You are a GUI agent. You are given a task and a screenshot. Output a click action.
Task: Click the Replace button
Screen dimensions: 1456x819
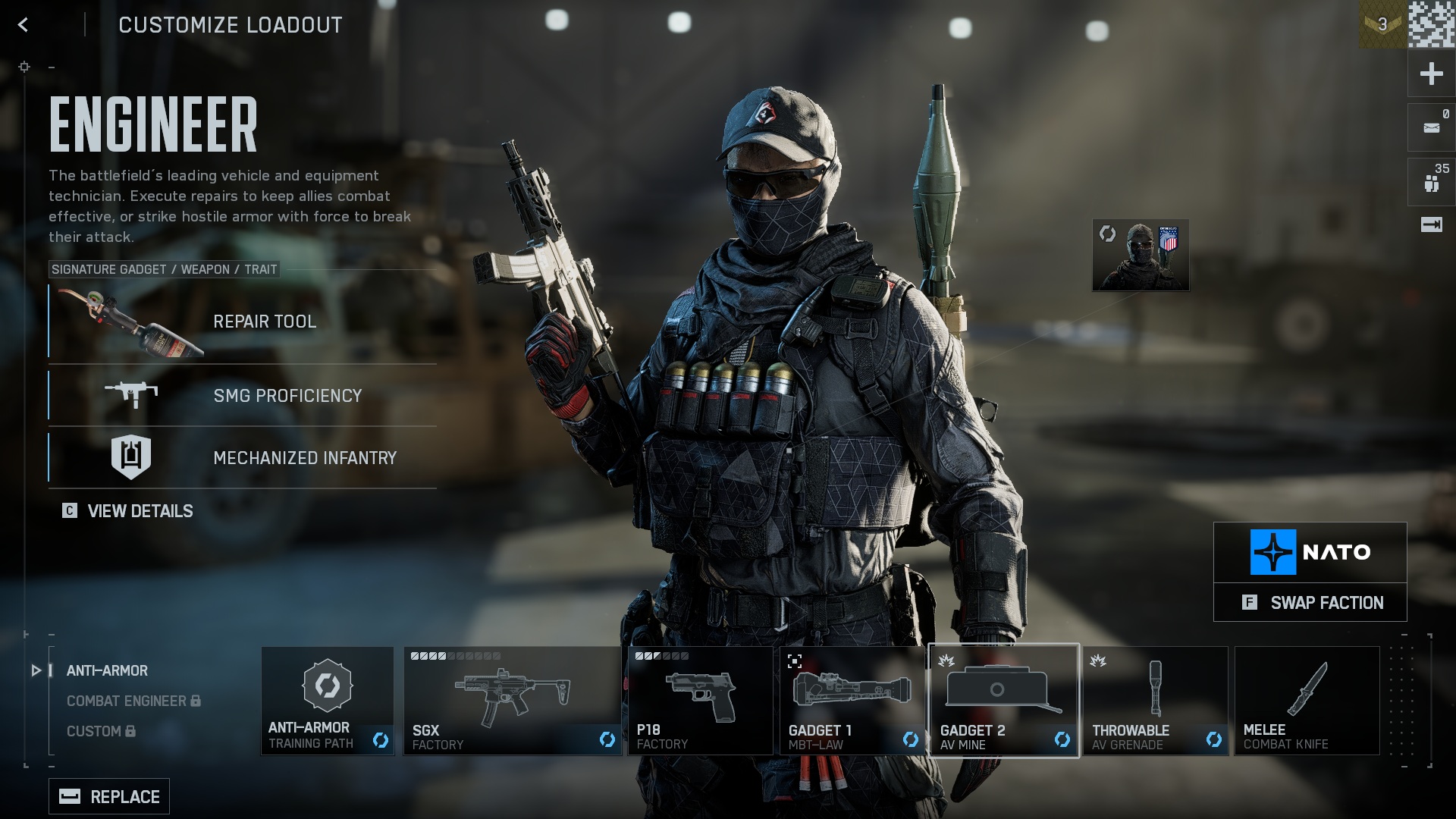(x=108, y=796)
